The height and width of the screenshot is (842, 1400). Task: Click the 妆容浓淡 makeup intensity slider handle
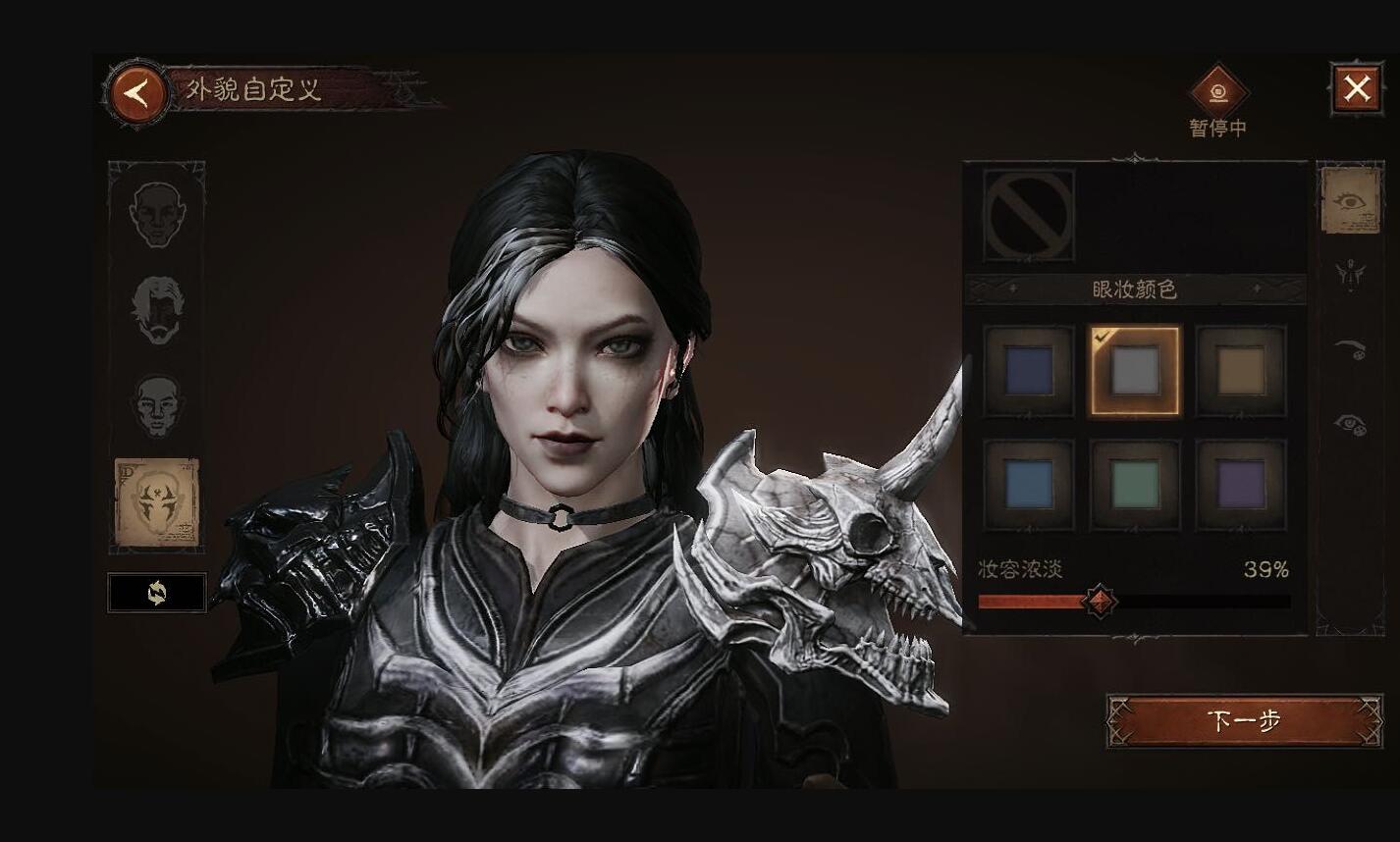coord(1099,601)
